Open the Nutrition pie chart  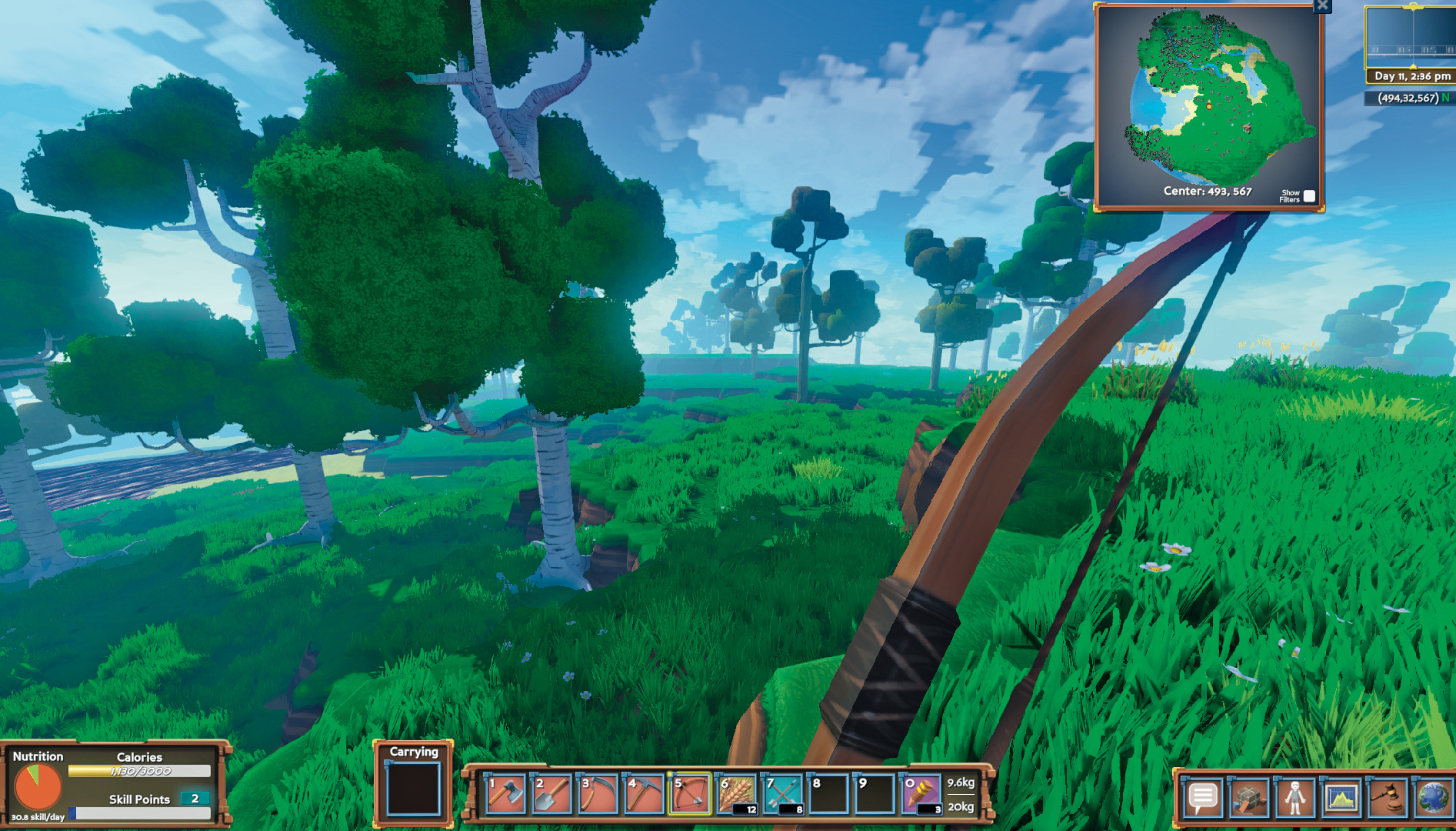click(x=37, y=788)
